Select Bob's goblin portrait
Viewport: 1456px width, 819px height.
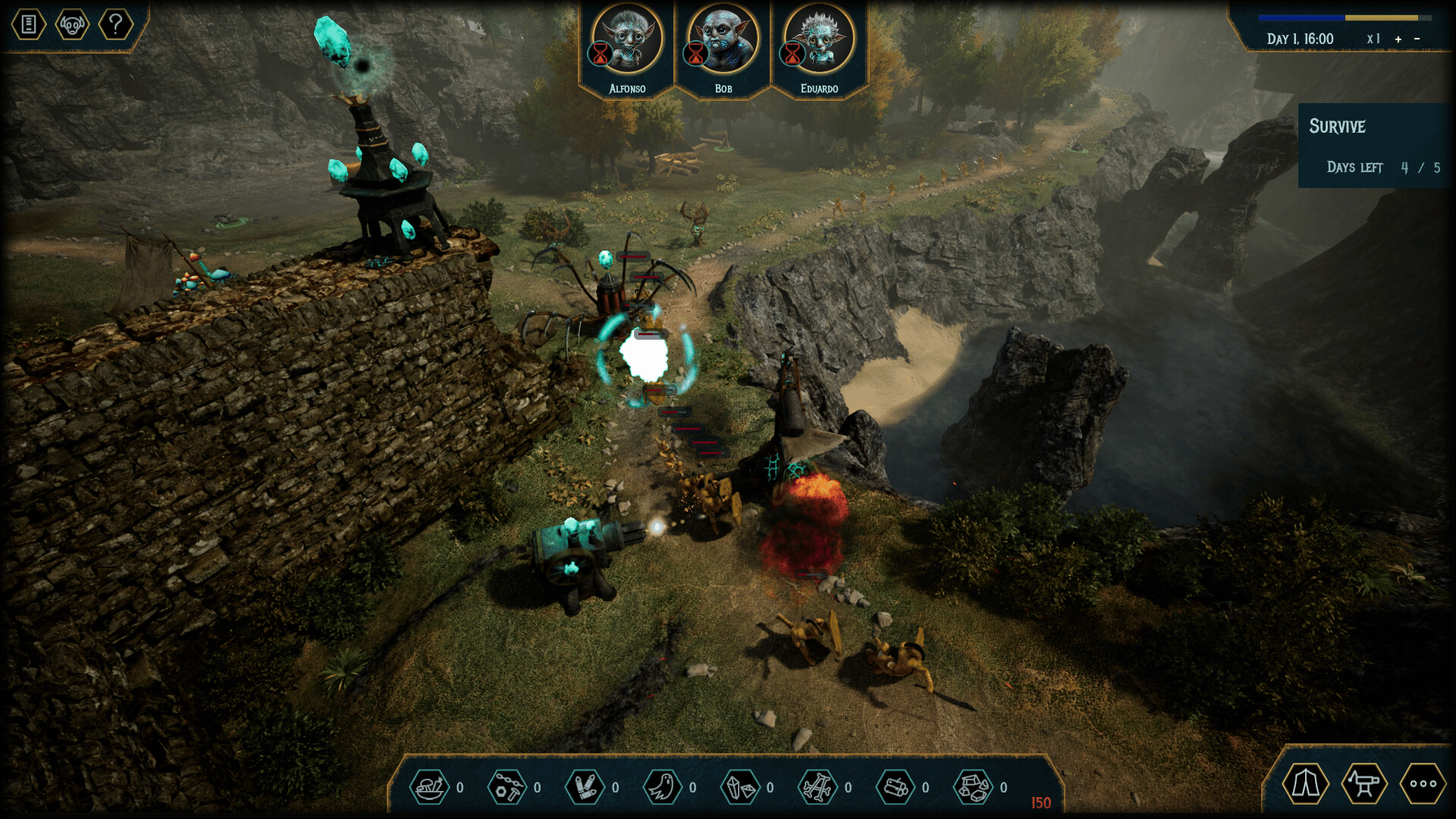723,39
